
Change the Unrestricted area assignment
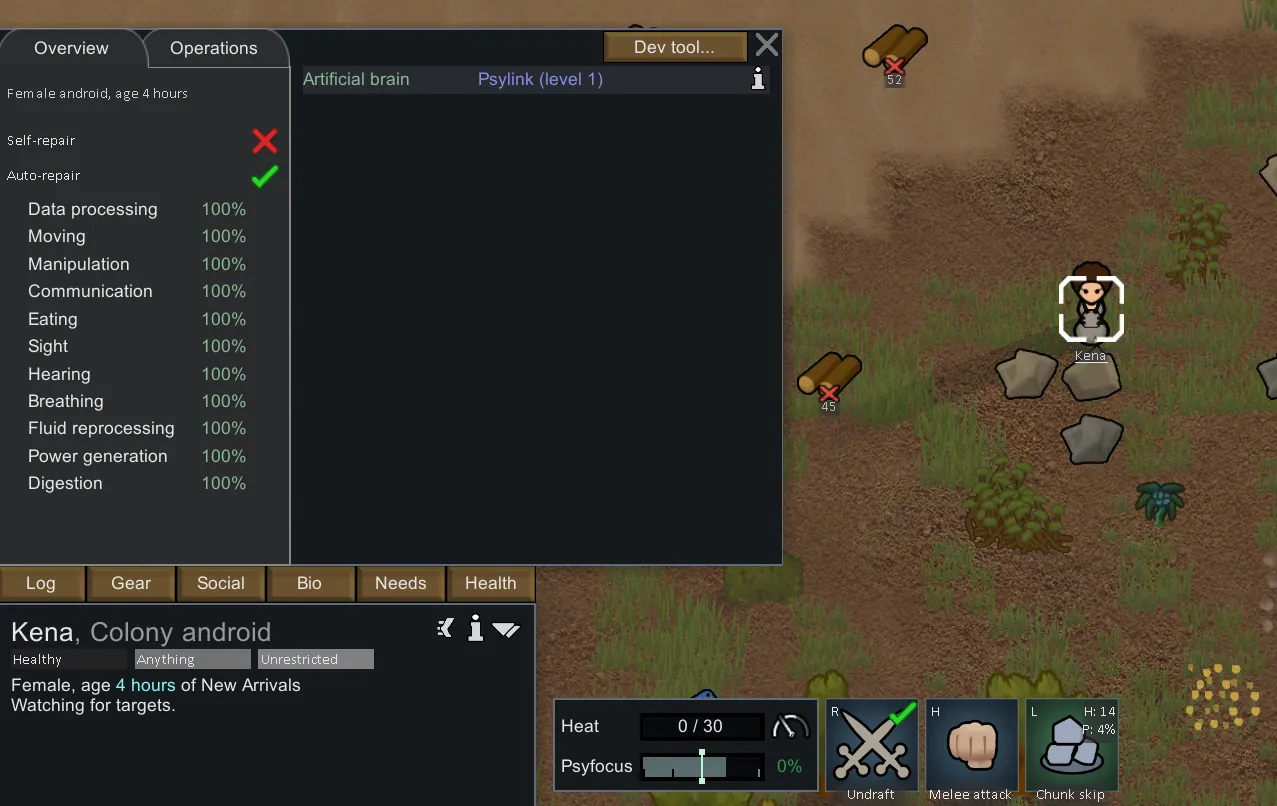[315, 659]
